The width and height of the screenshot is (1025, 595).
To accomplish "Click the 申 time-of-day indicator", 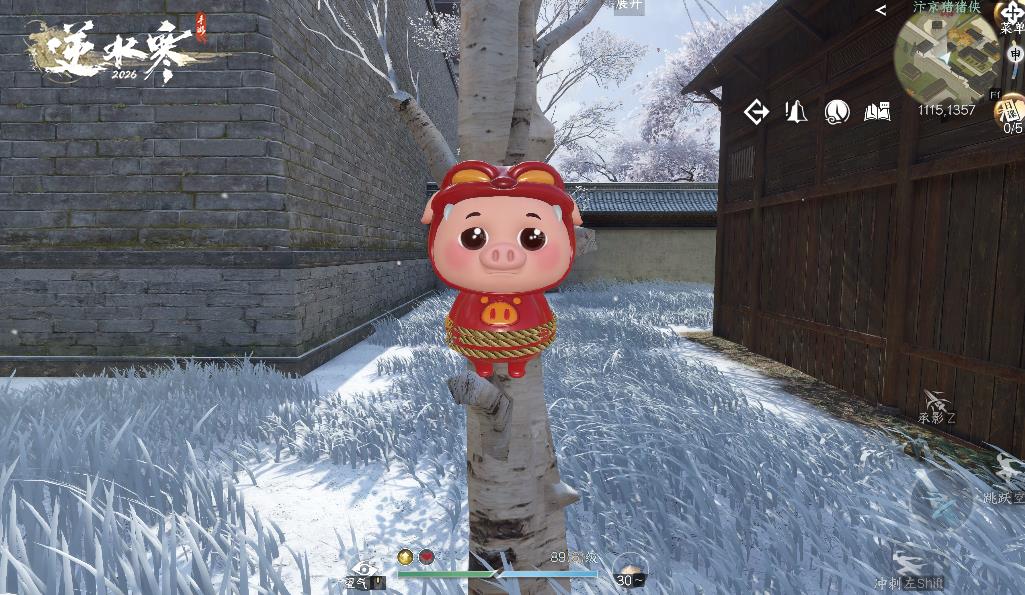I will pyautogui.click(x=1013, y=55).
